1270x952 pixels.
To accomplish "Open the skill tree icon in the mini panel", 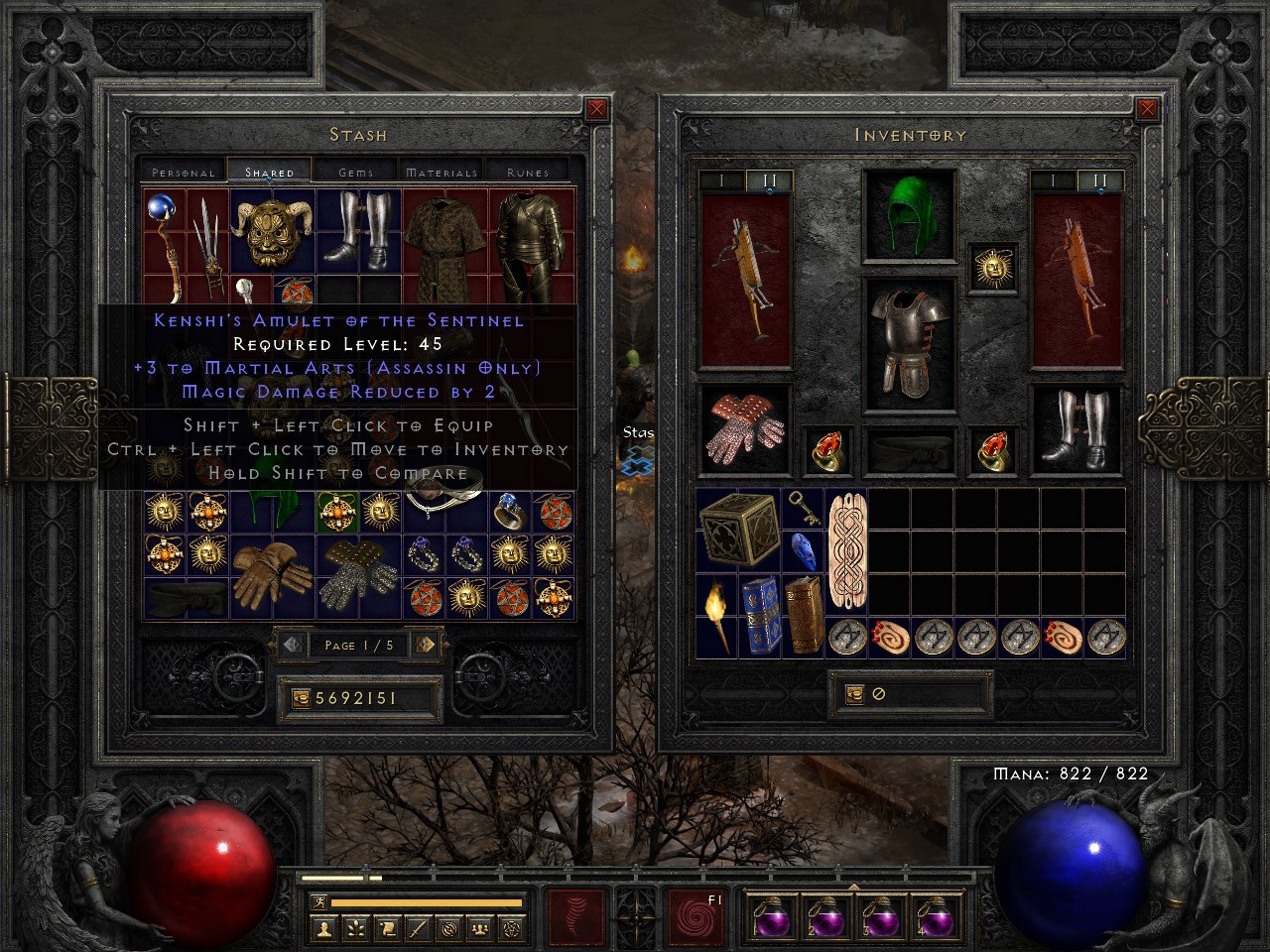I will (x=356, y=929).
